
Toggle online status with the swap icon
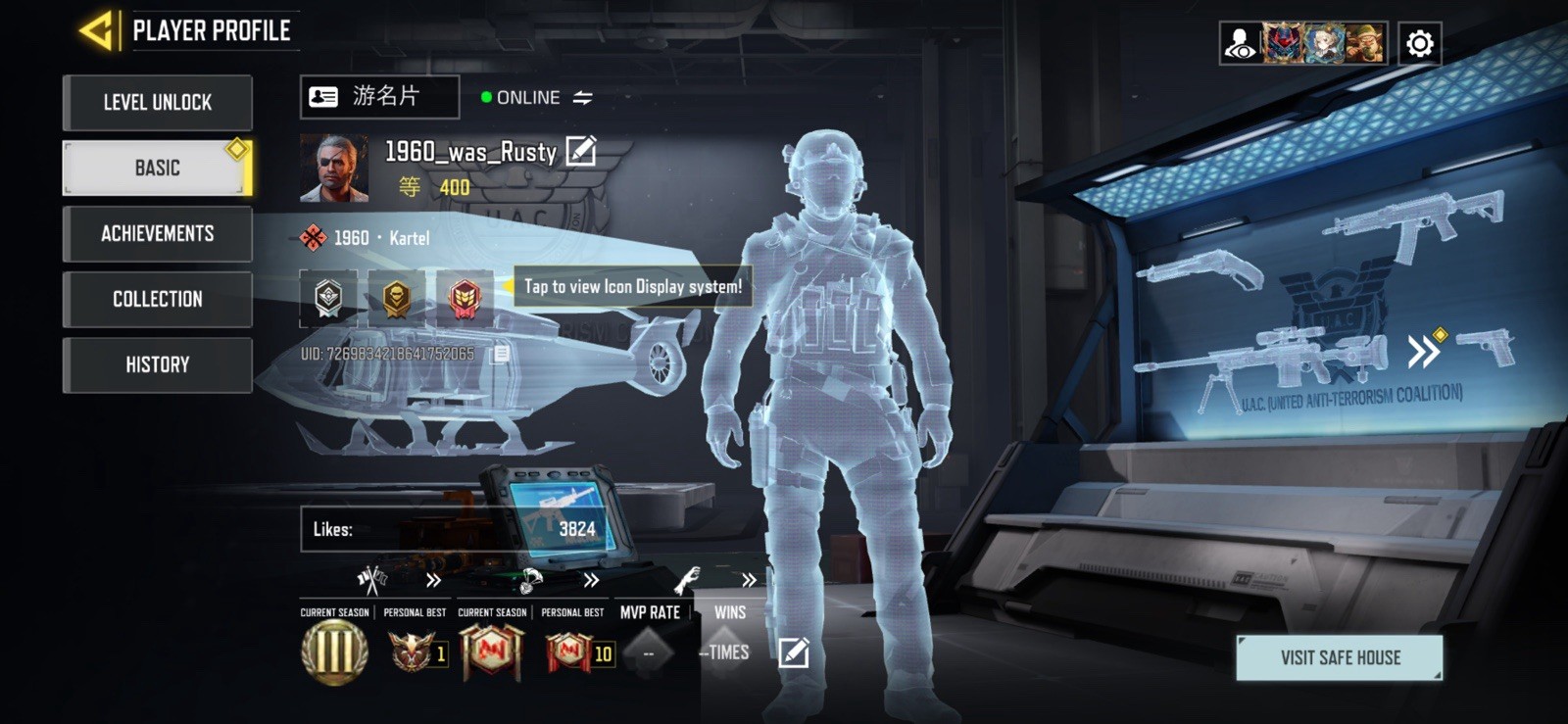click(x=583, y=97)
